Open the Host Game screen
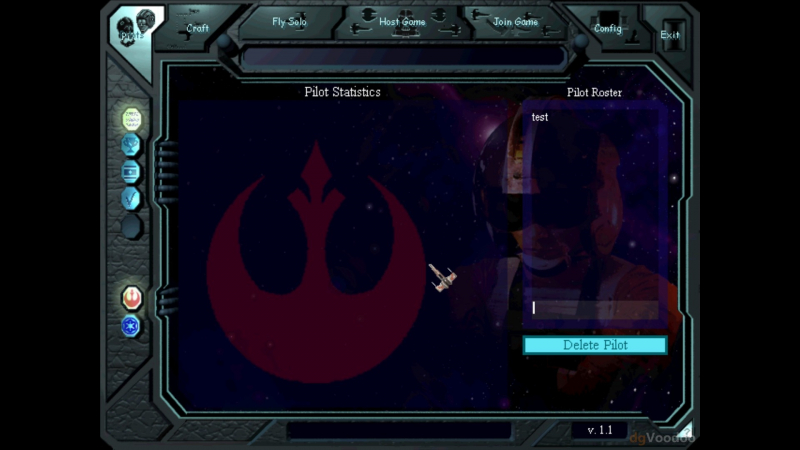The height and width of the screenshot is (450, 800). point(402,22)
